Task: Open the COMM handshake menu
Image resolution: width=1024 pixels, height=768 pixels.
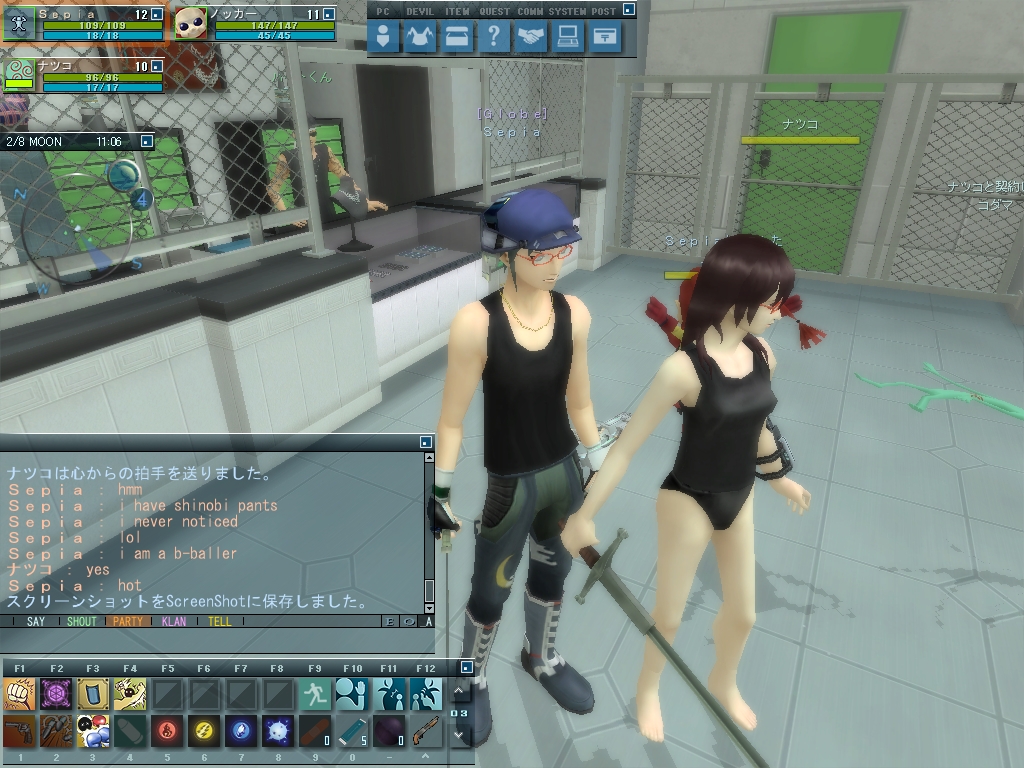Action: coord(531,38)
